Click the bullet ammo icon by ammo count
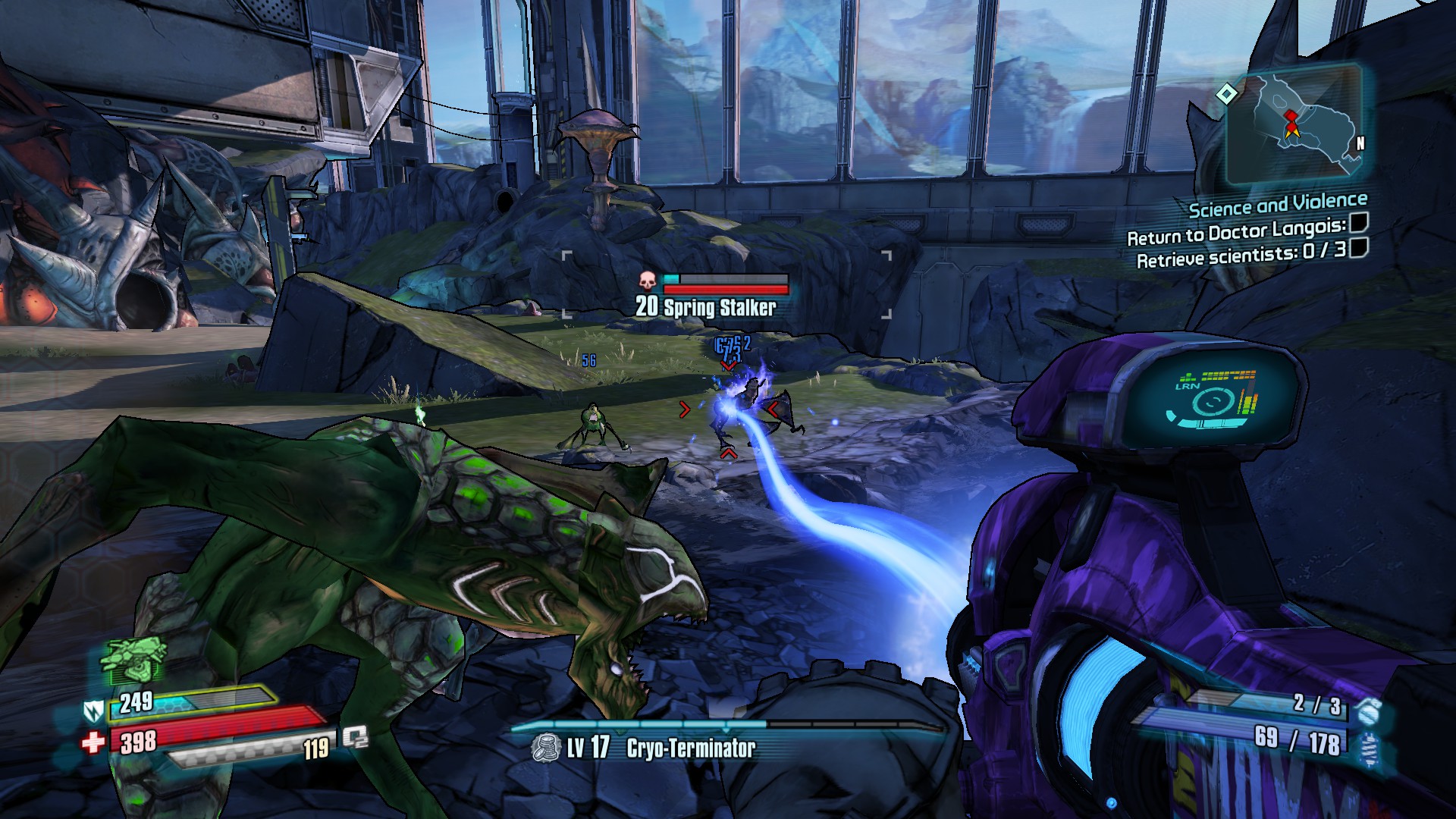This screenshot has height=819, width=1456. (1368, 744)
